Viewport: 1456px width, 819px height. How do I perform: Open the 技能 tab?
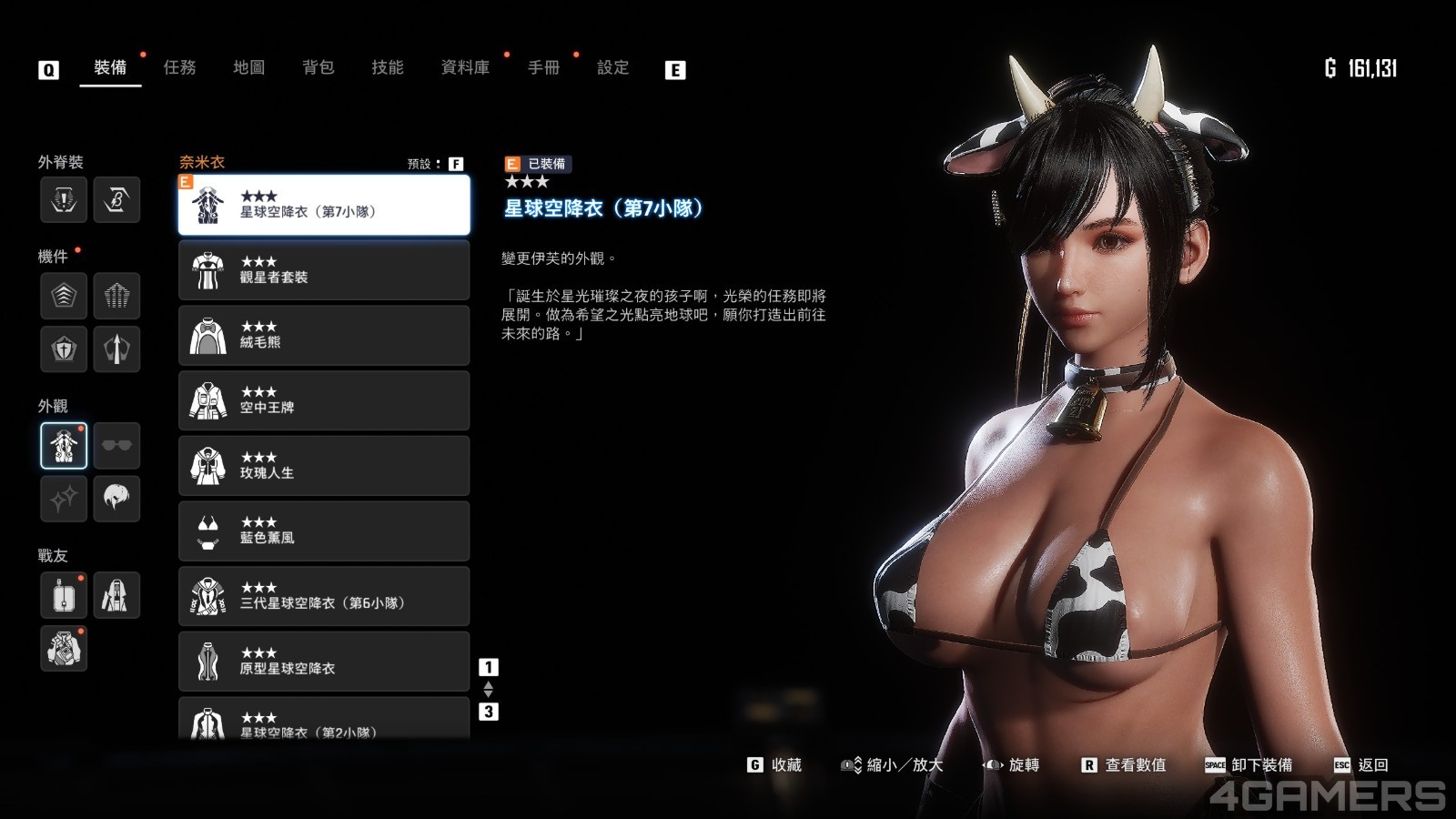point(387,67)
